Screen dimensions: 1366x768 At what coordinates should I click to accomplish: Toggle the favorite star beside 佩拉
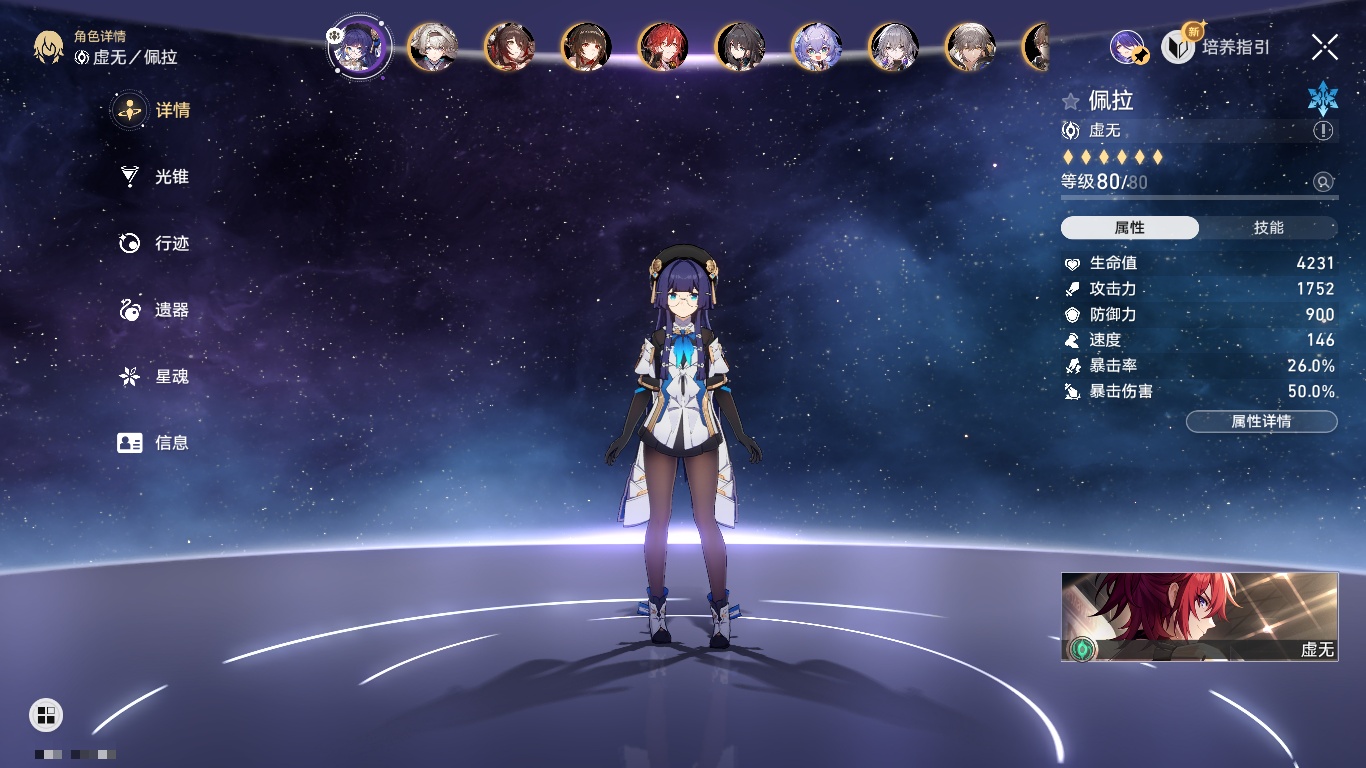[1071, 101]
